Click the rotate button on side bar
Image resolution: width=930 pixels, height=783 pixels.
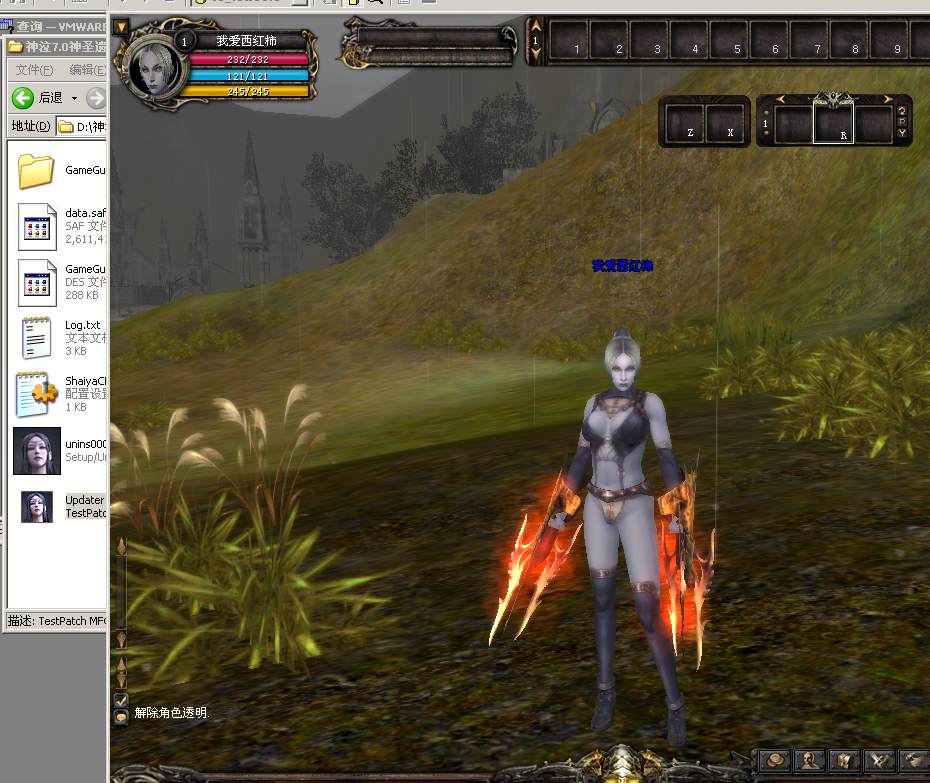click(901, 112)
